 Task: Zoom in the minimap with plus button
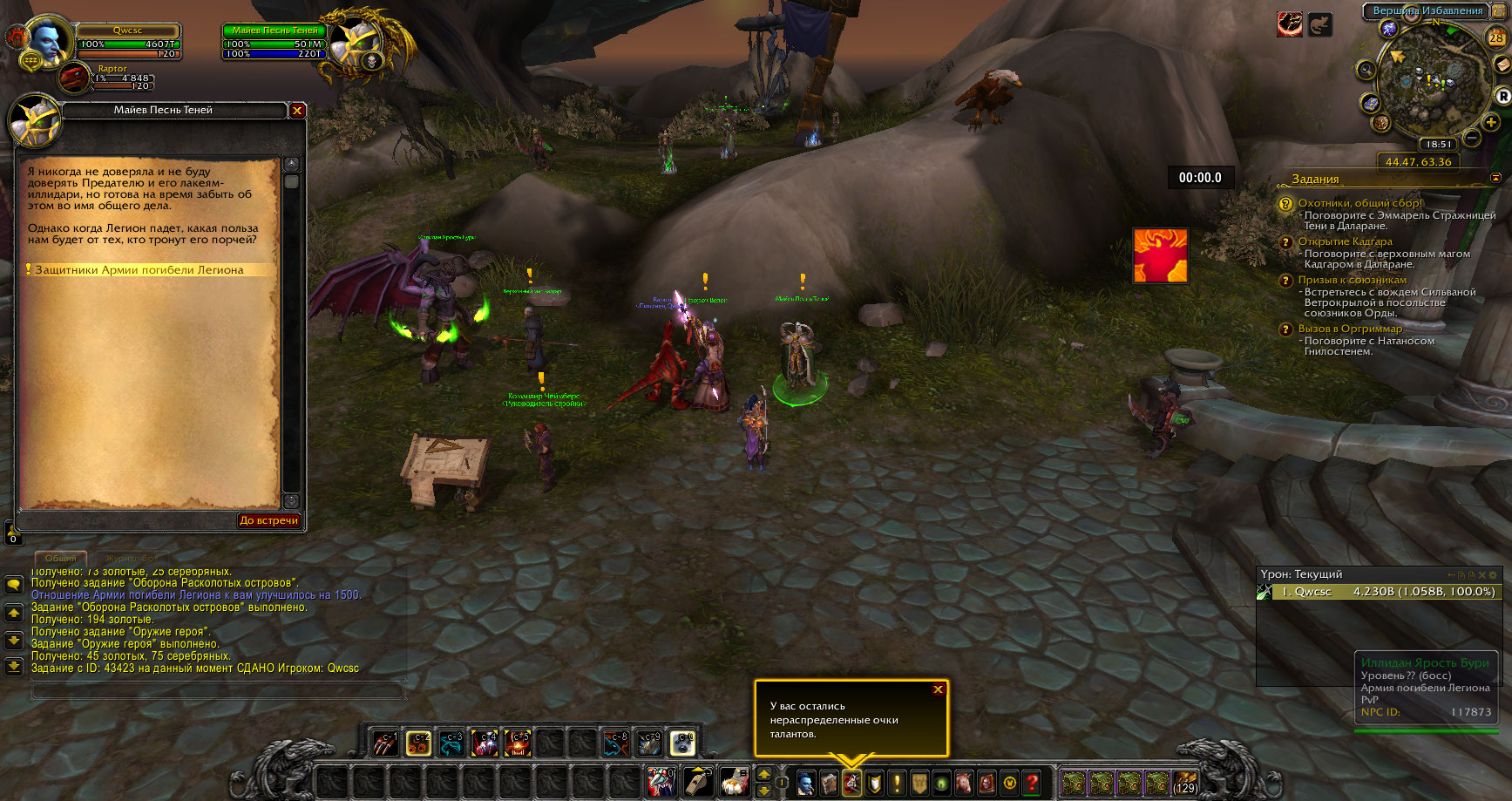tap(1491, 122)
